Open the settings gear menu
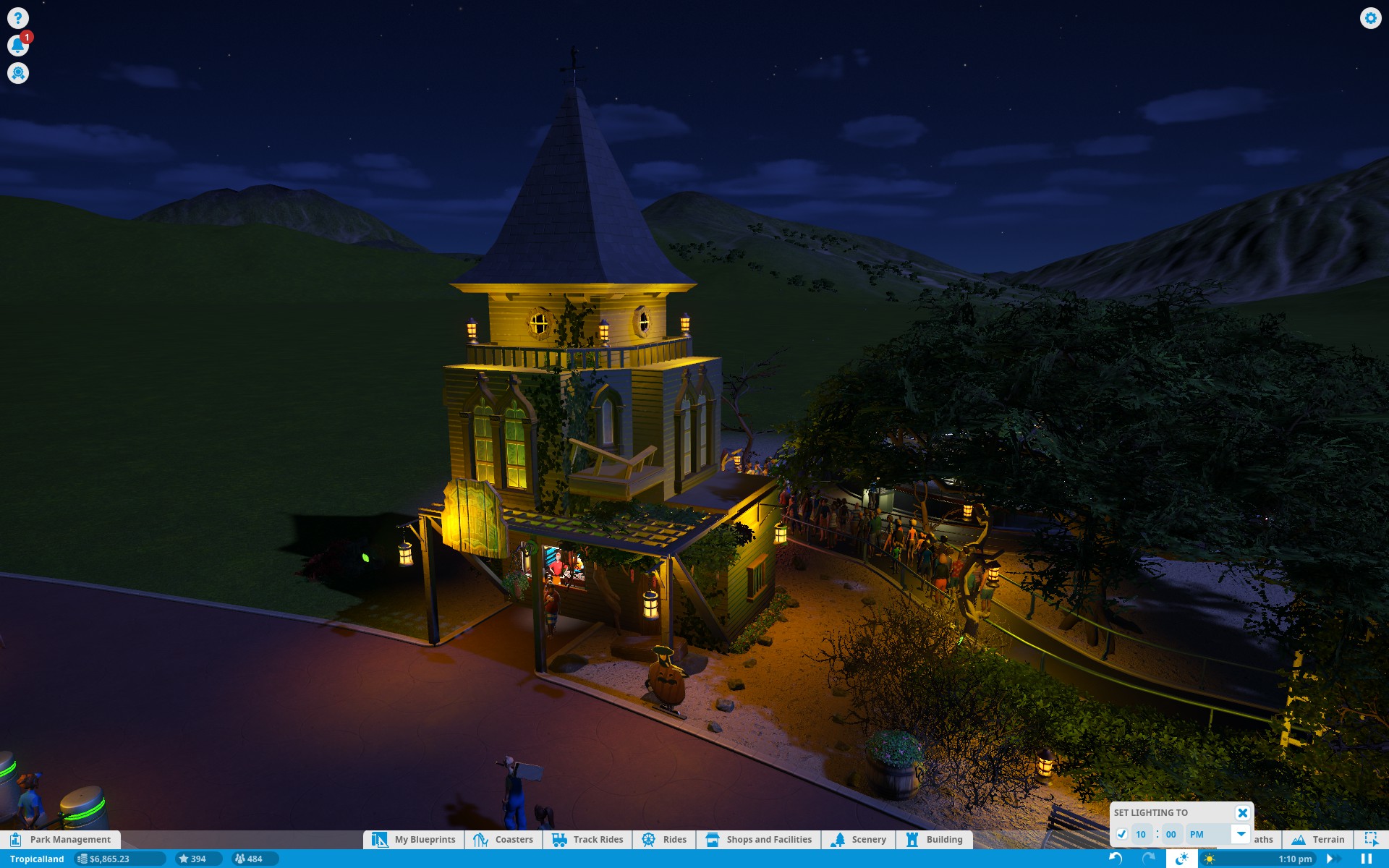Image resolution: width=1389 pixels, height=868 pixels. [1370, 18]
